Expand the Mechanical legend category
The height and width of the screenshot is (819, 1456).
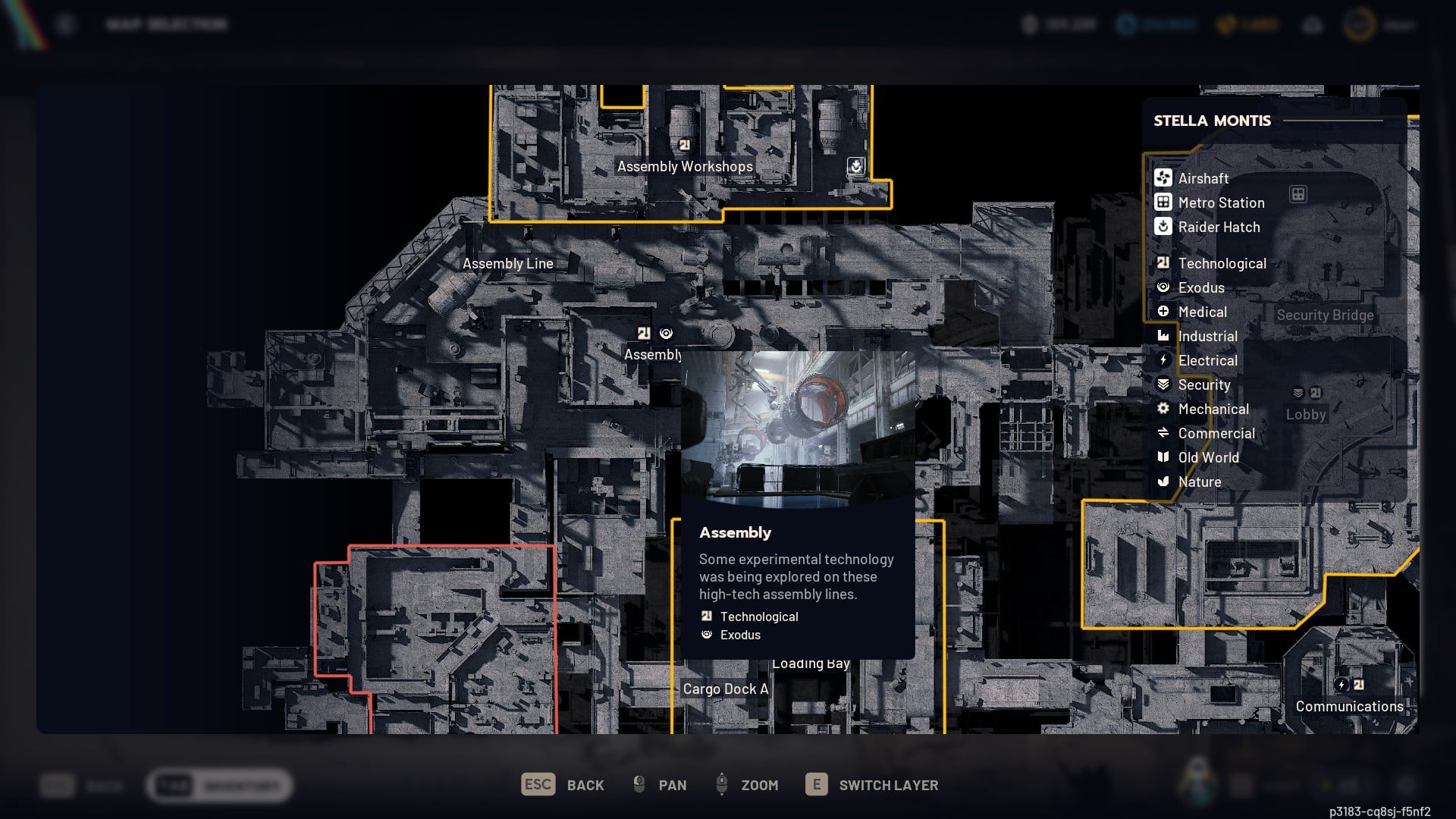pyautogui.click(x=1213, y=409)
